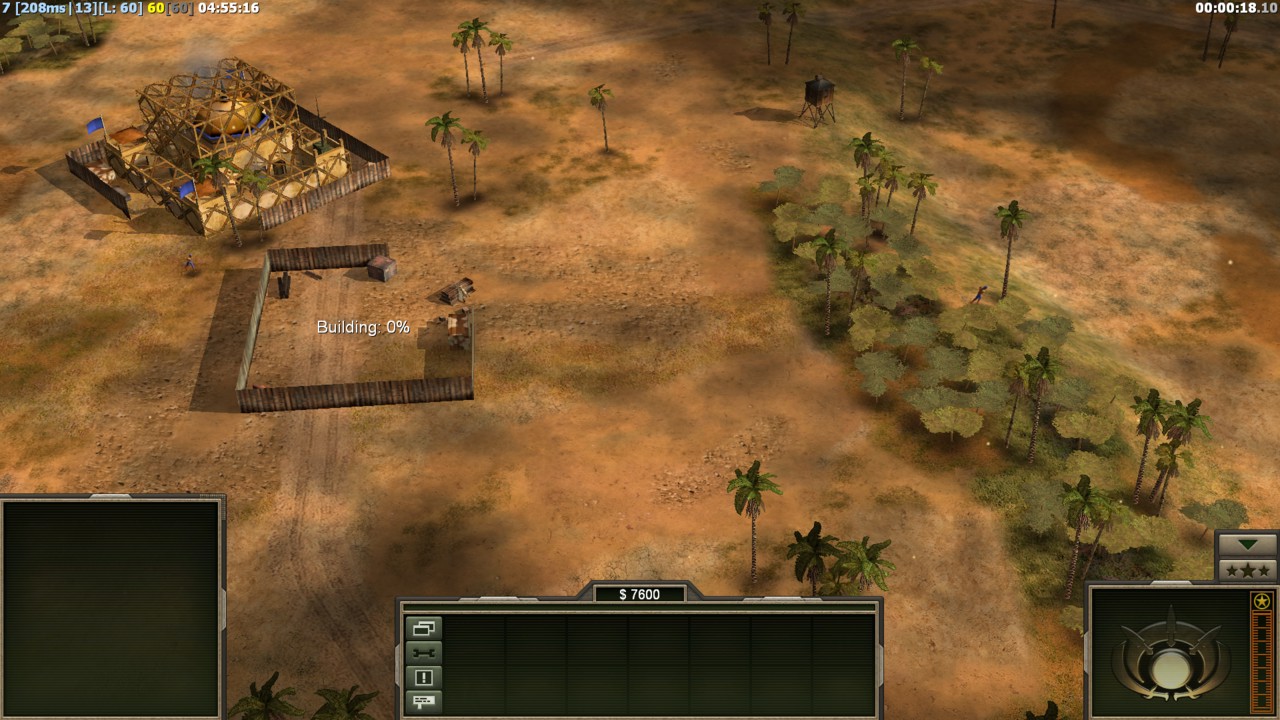Hide the control bar with the down arrow

coord(1246,545)
